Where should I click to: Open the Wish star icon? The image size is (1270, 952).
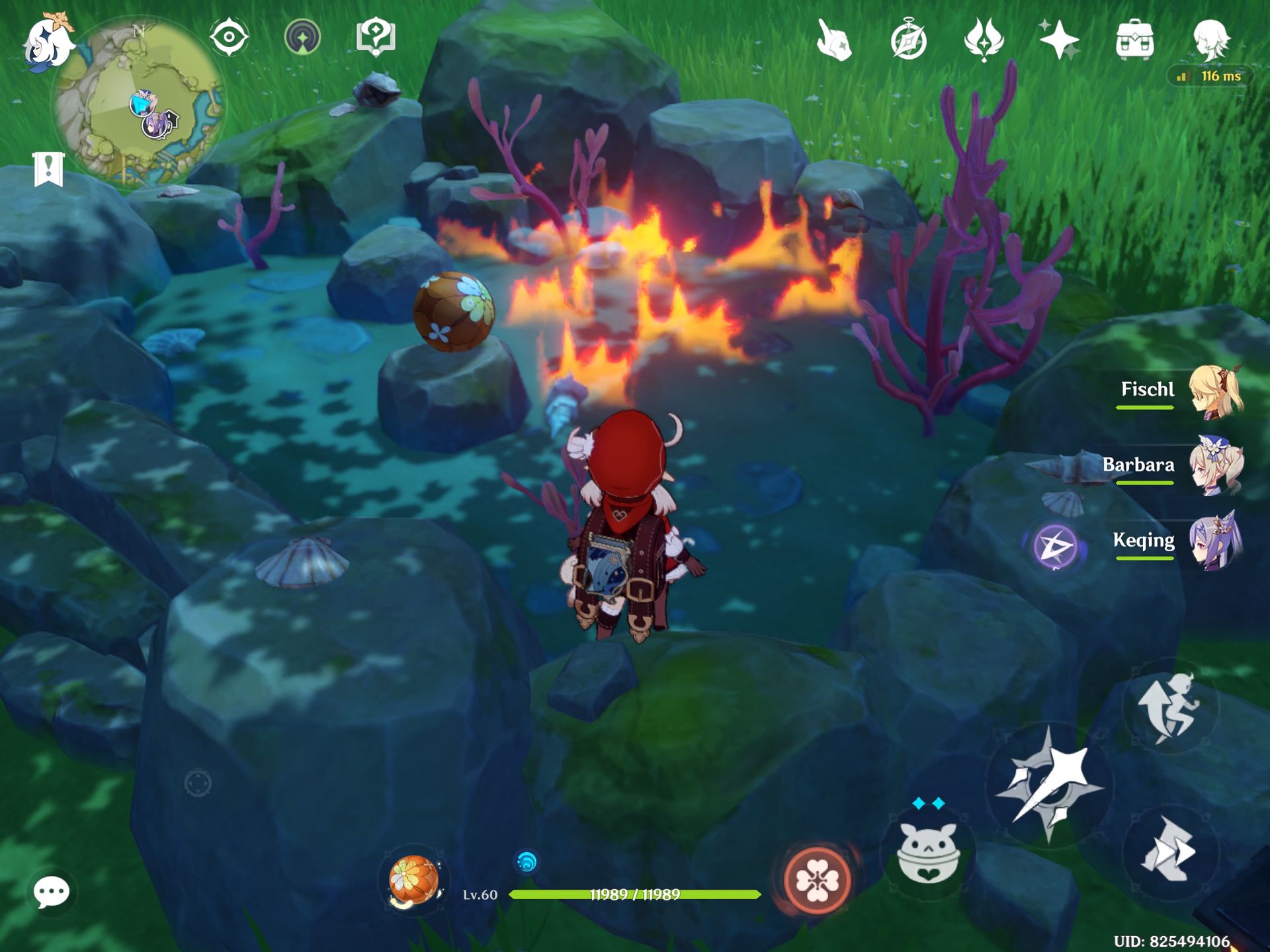(x=1059, y=40)
